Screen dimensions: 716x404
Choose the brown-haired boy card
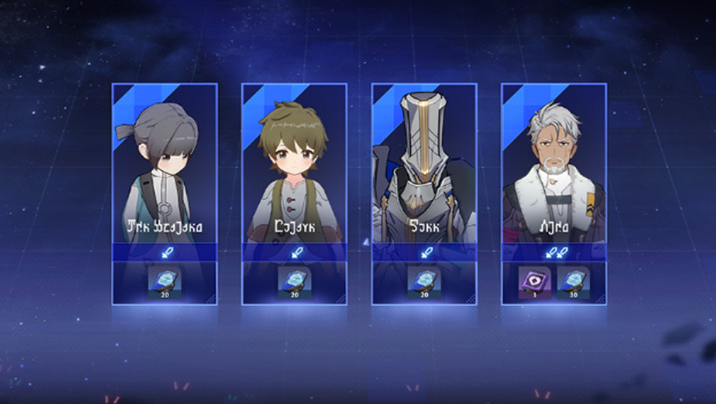pos(294,170)
